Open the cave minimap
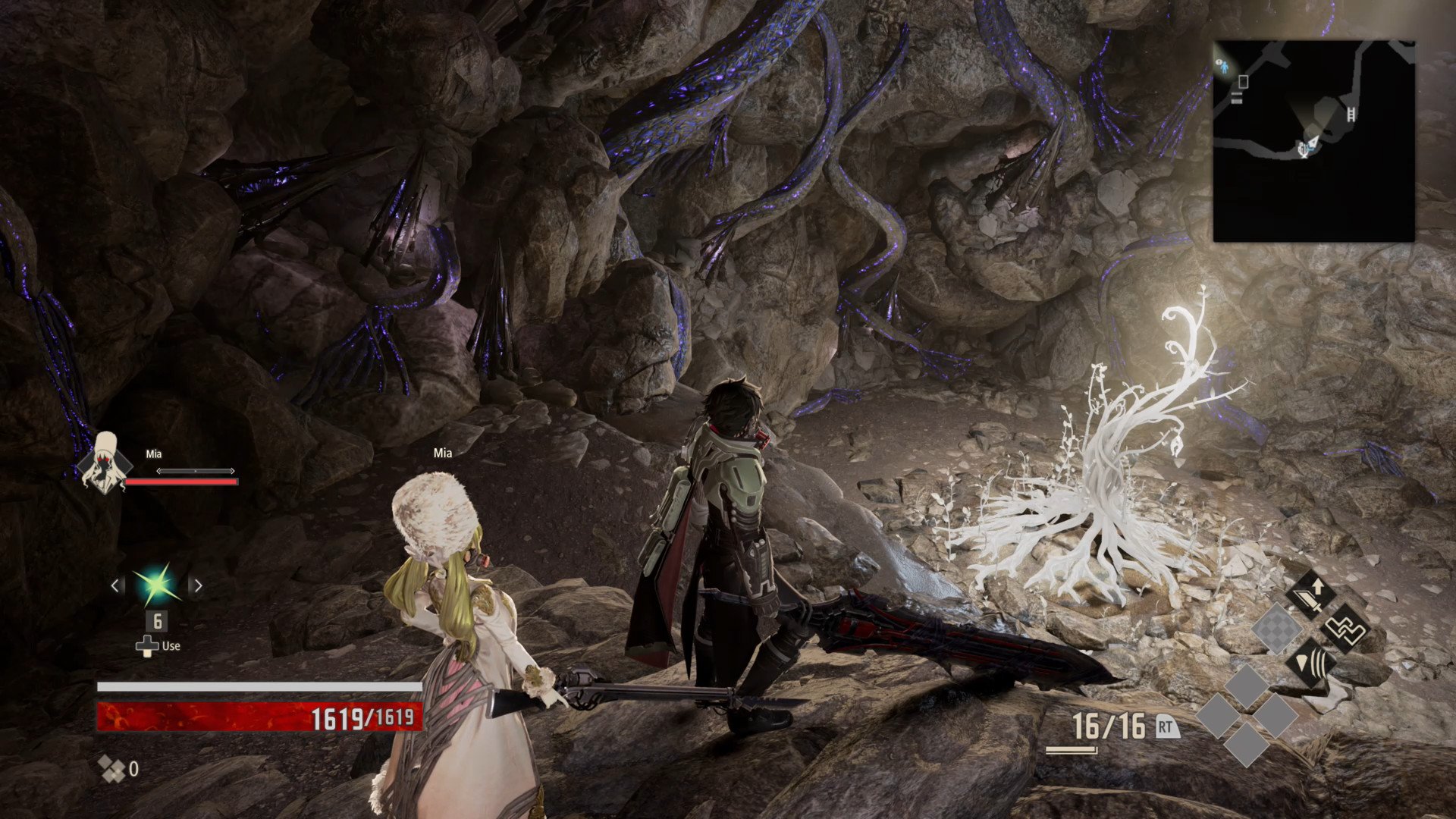Screen dimensions: 1456x819 tap(1313, 141)
